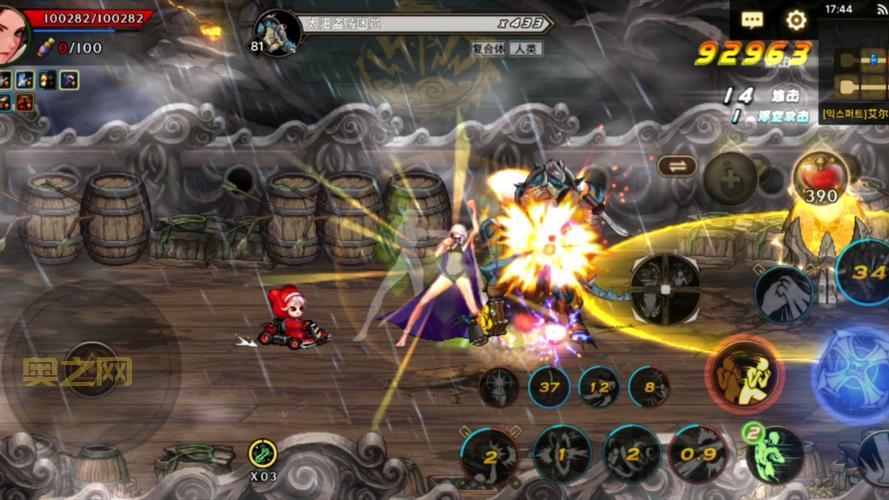Tap the skill showing 37 cooldown

[x=549, y=387]
